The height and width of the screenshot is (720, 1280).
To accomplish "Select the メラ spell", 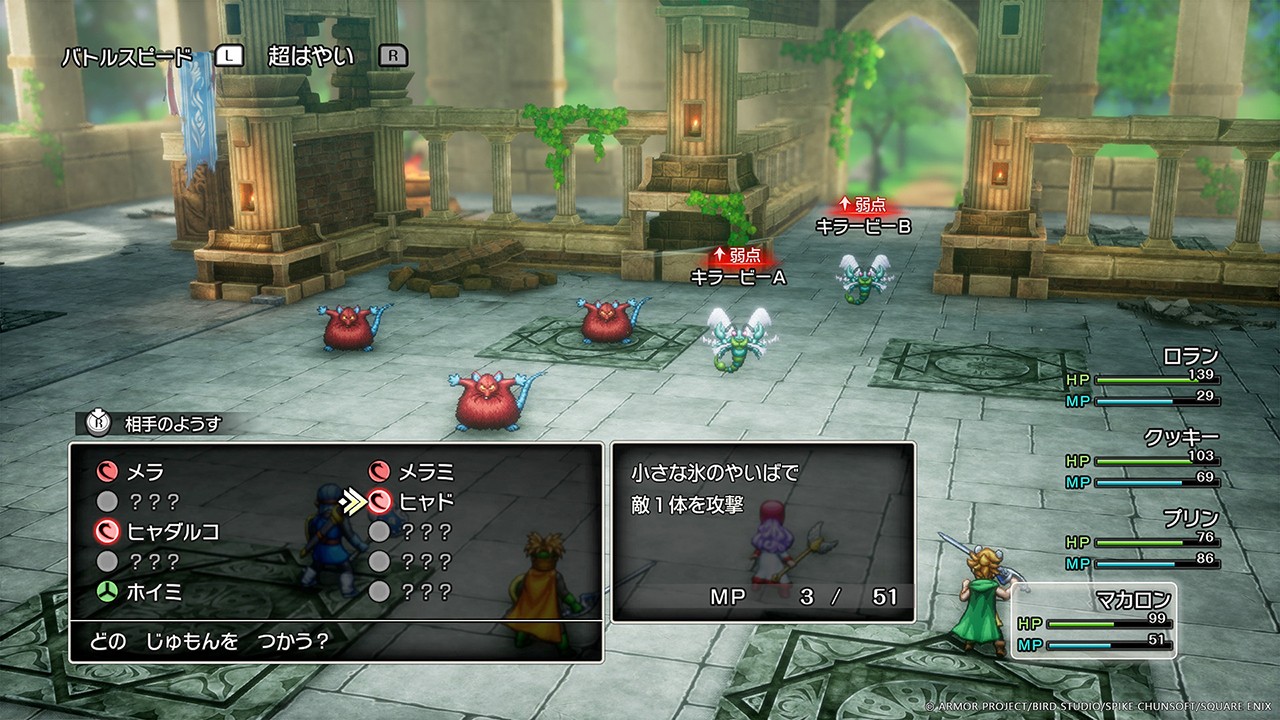I will point(144,472).
